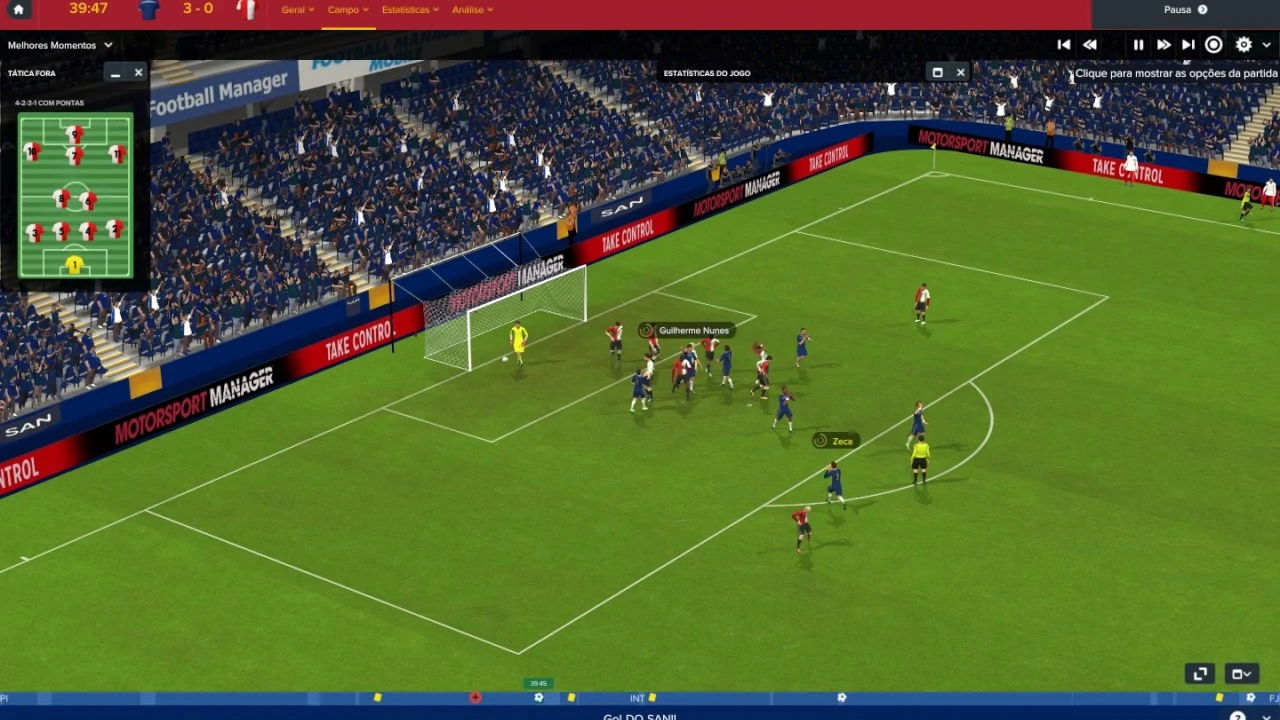Skip to next highlight with fast-forward icon

click(1163, 44)
